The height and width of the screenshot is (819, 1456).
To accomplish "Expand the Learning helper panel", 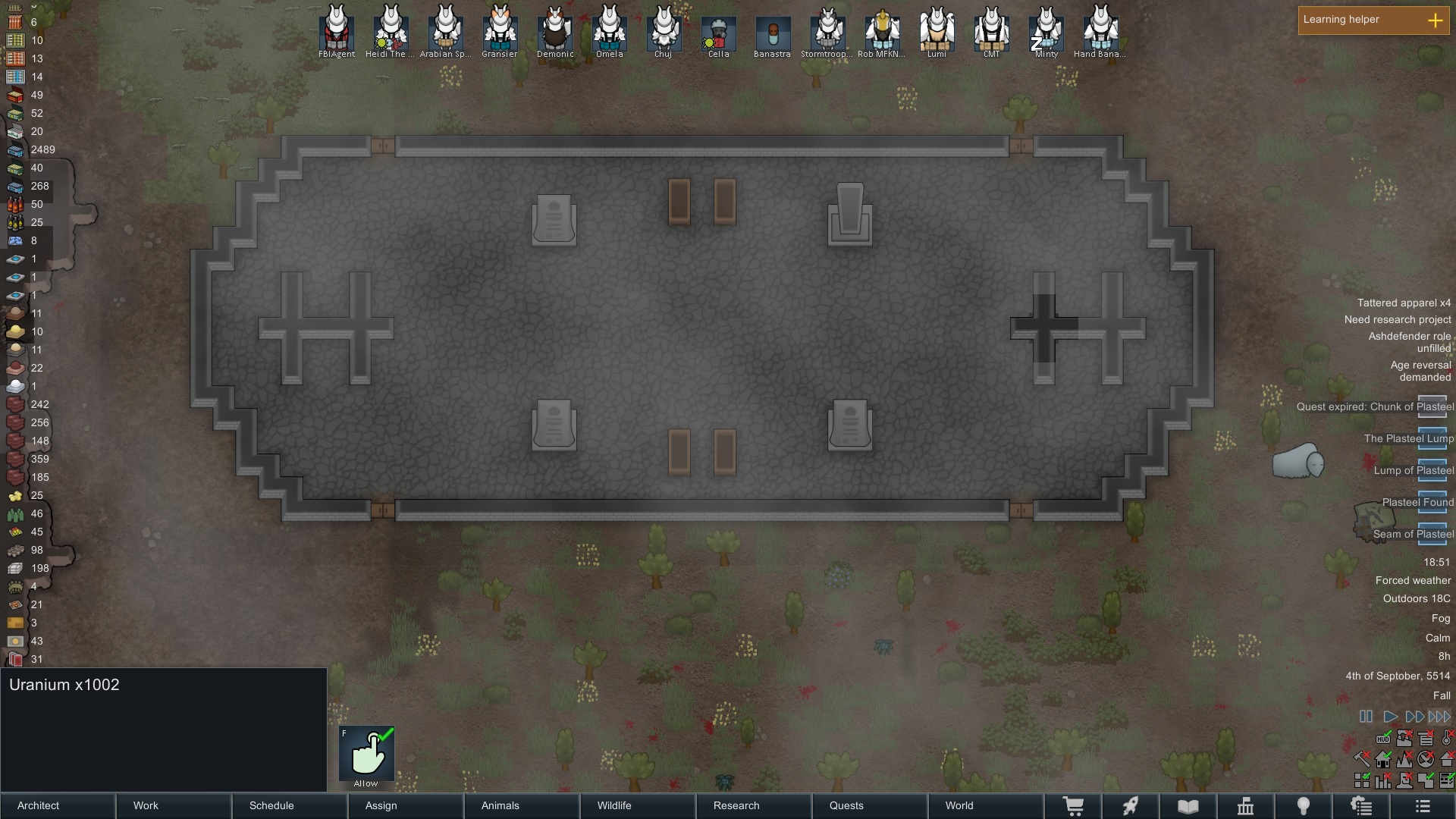I will pos(1435,20).
